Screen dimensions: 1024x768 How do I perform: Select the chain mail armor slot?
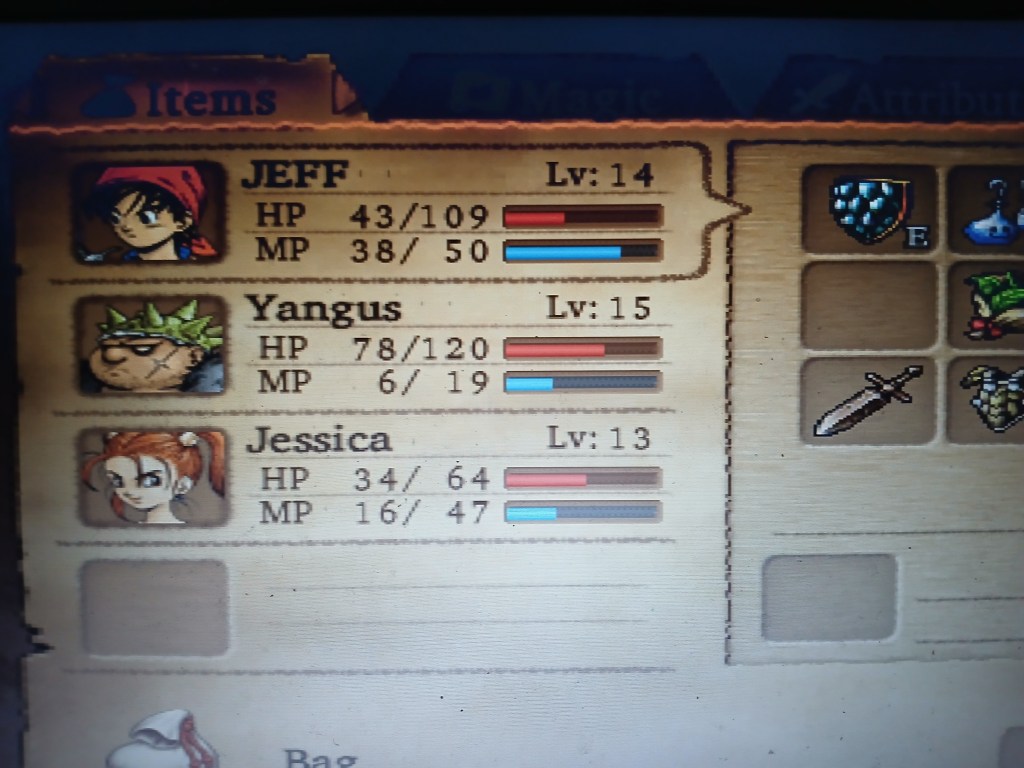990,400
